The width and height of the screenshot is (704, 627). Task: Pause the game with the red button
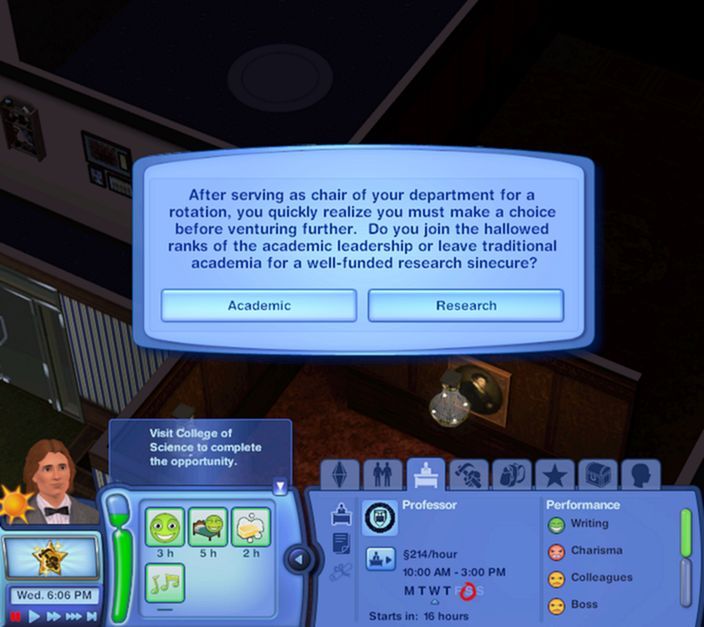click(14, 617)
